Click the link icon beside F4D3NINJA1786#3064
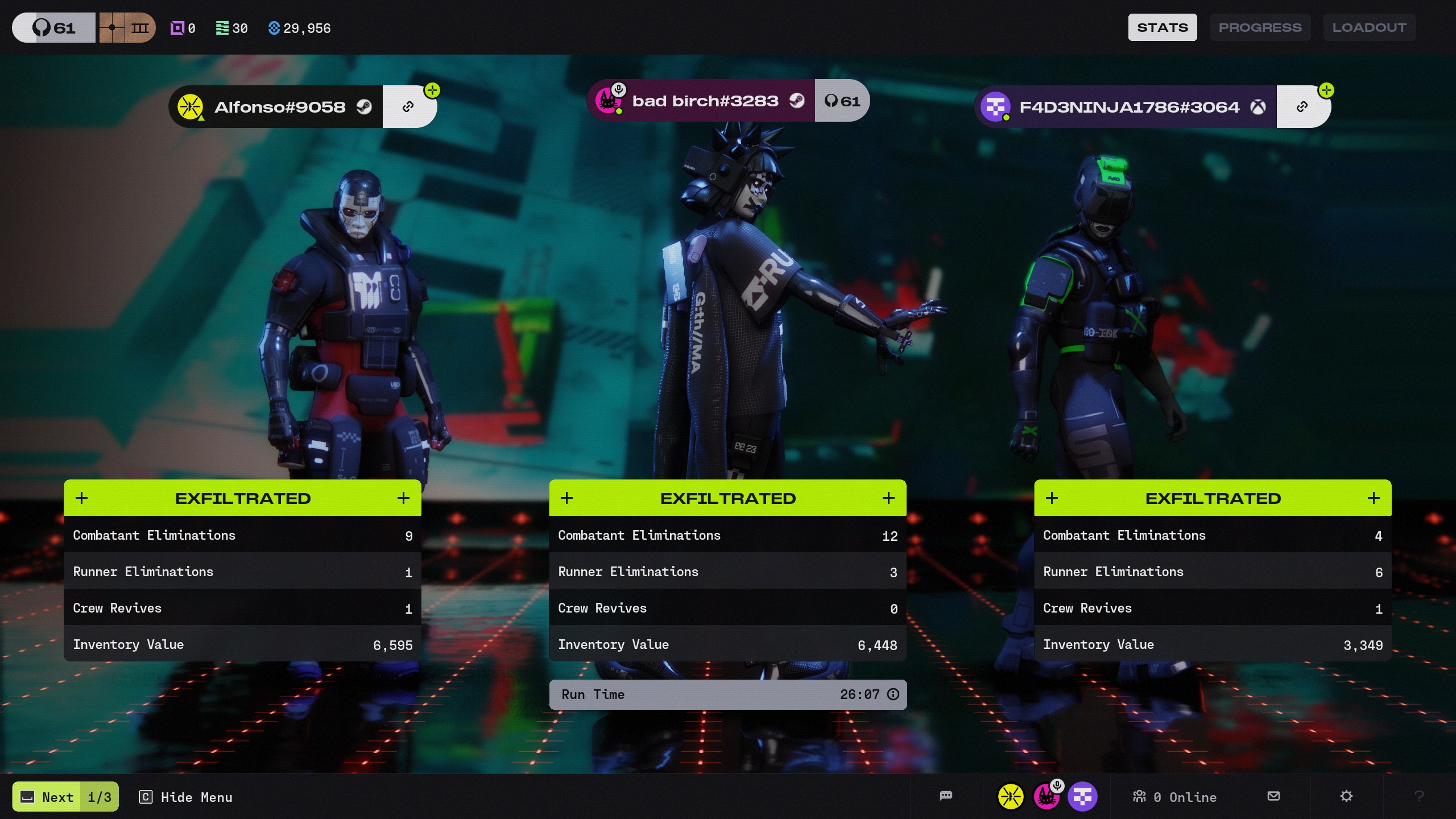 click(x=1302, y=107)
